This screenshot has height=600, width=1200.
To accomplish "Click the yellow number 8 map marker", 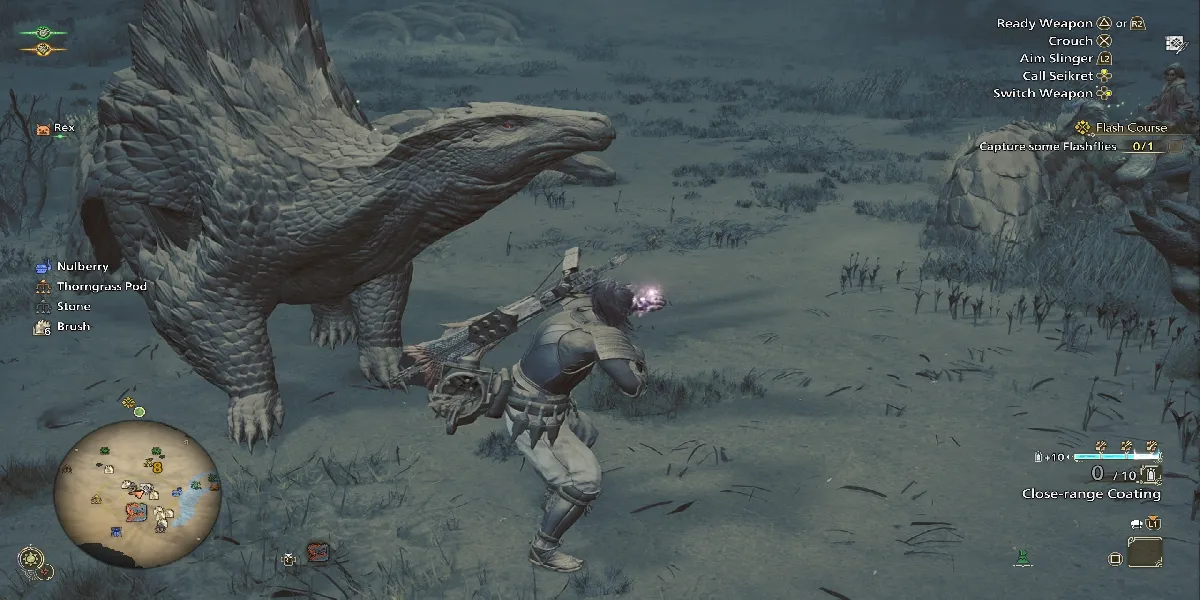I will click(x=157, y=467).
